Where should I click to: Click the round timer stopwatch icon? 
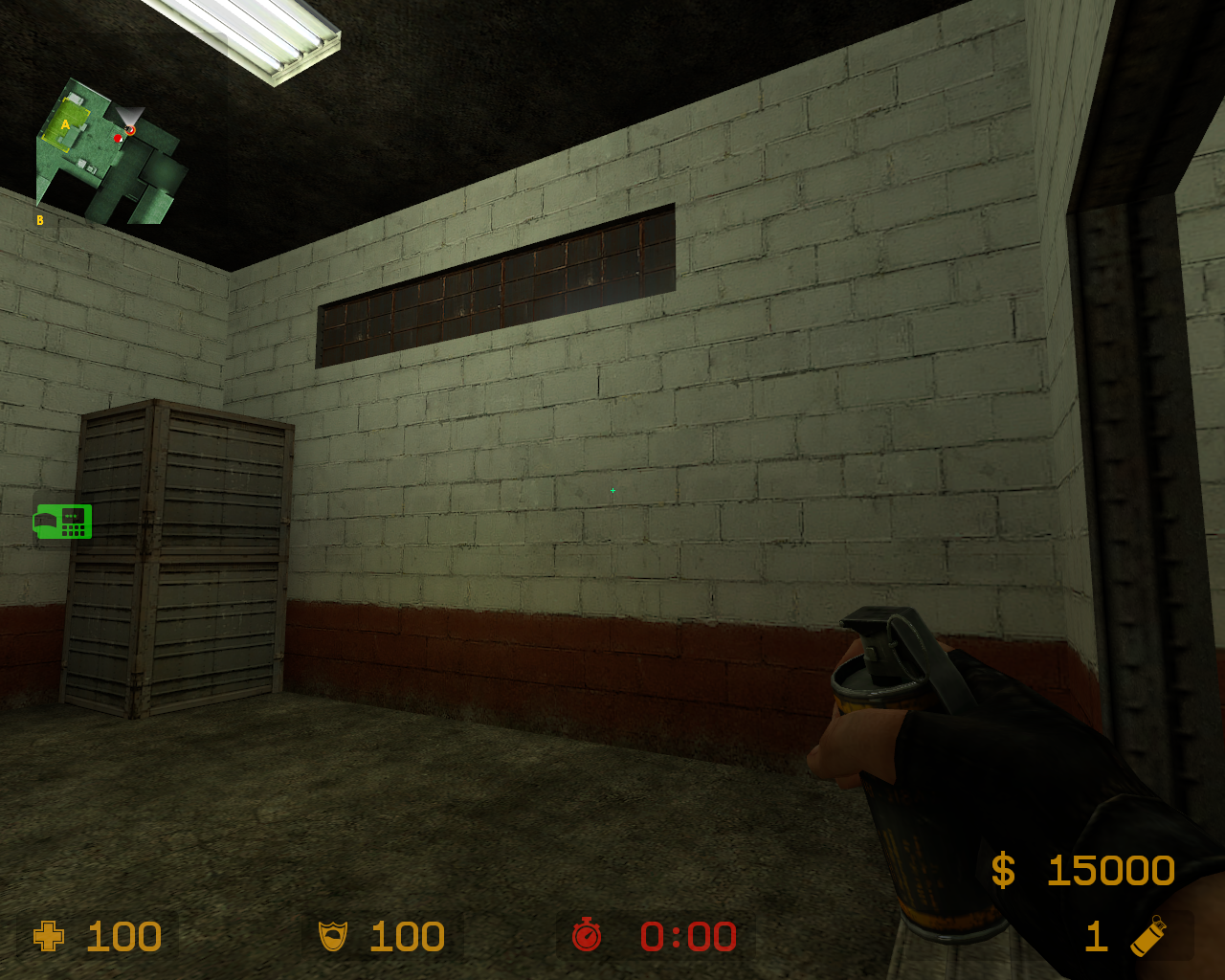pyautogui.click(x=587, y=937)
